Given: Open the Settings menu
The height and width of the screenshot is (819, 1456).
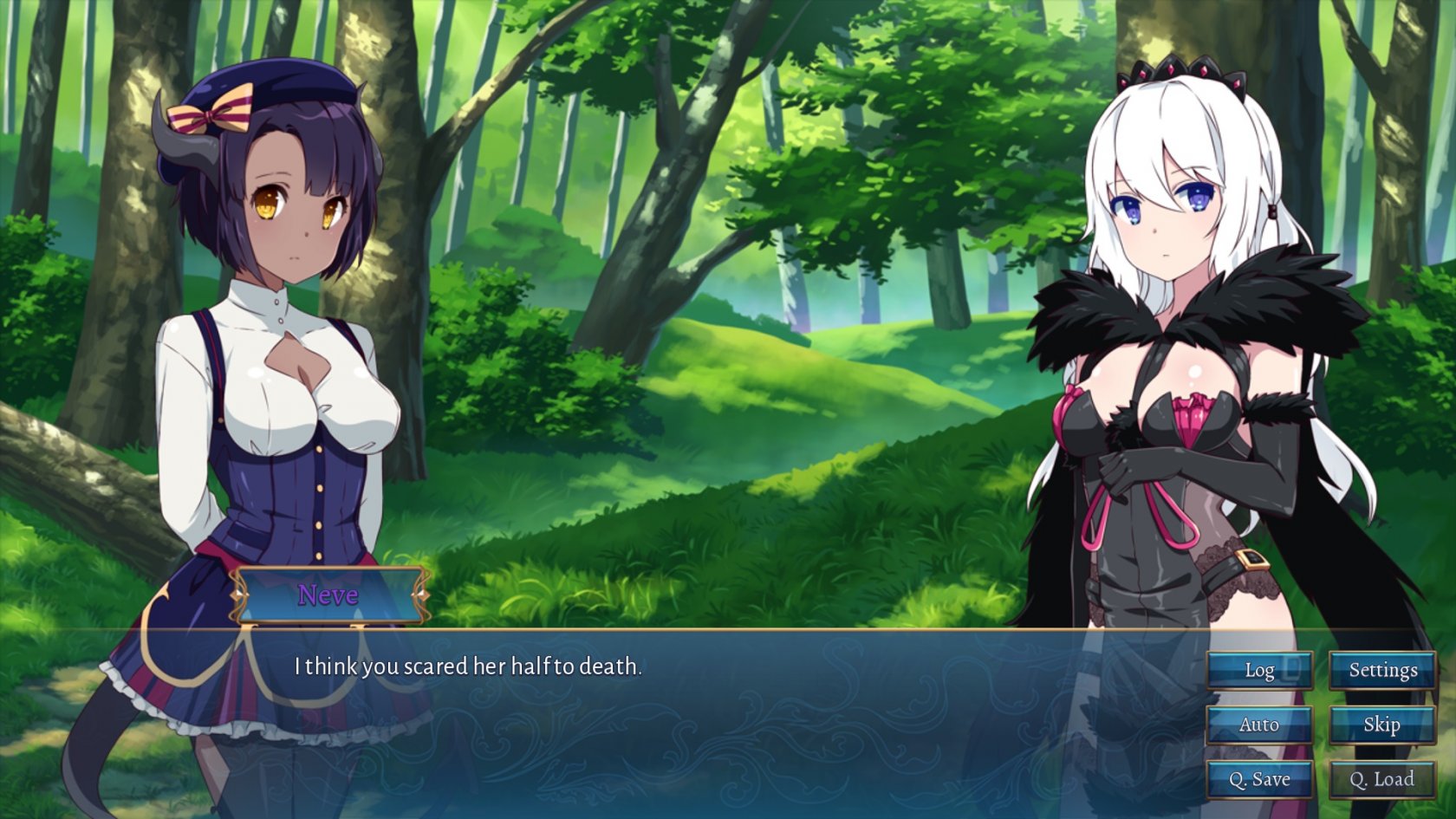Looking at the screenshot, I should (x=1382, y=670).
